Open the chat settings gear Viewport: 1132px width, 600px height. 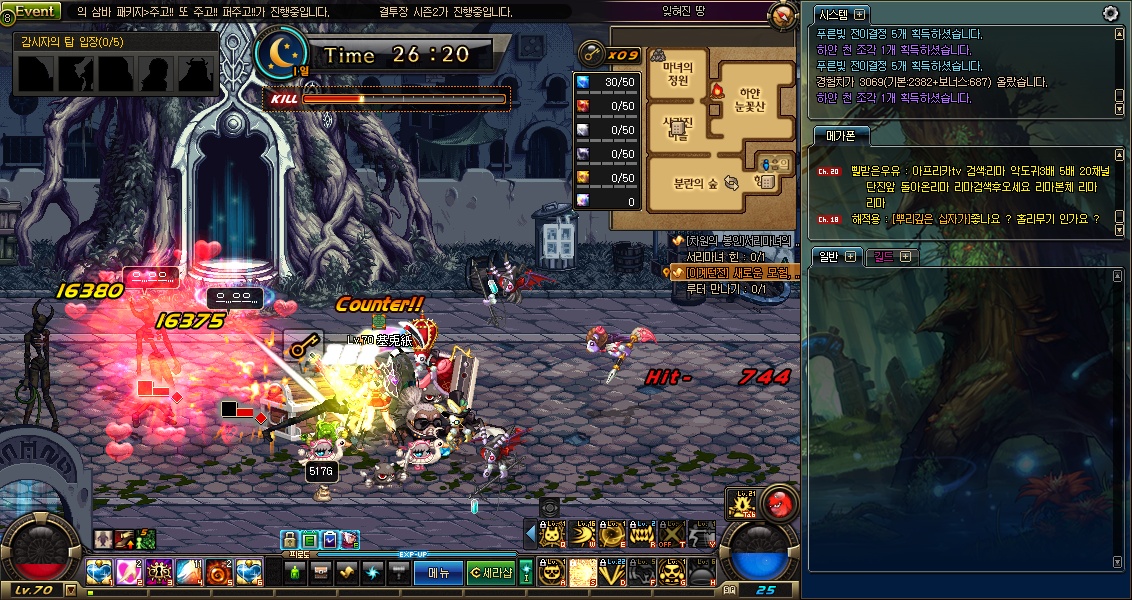[x=1110, y=13]
